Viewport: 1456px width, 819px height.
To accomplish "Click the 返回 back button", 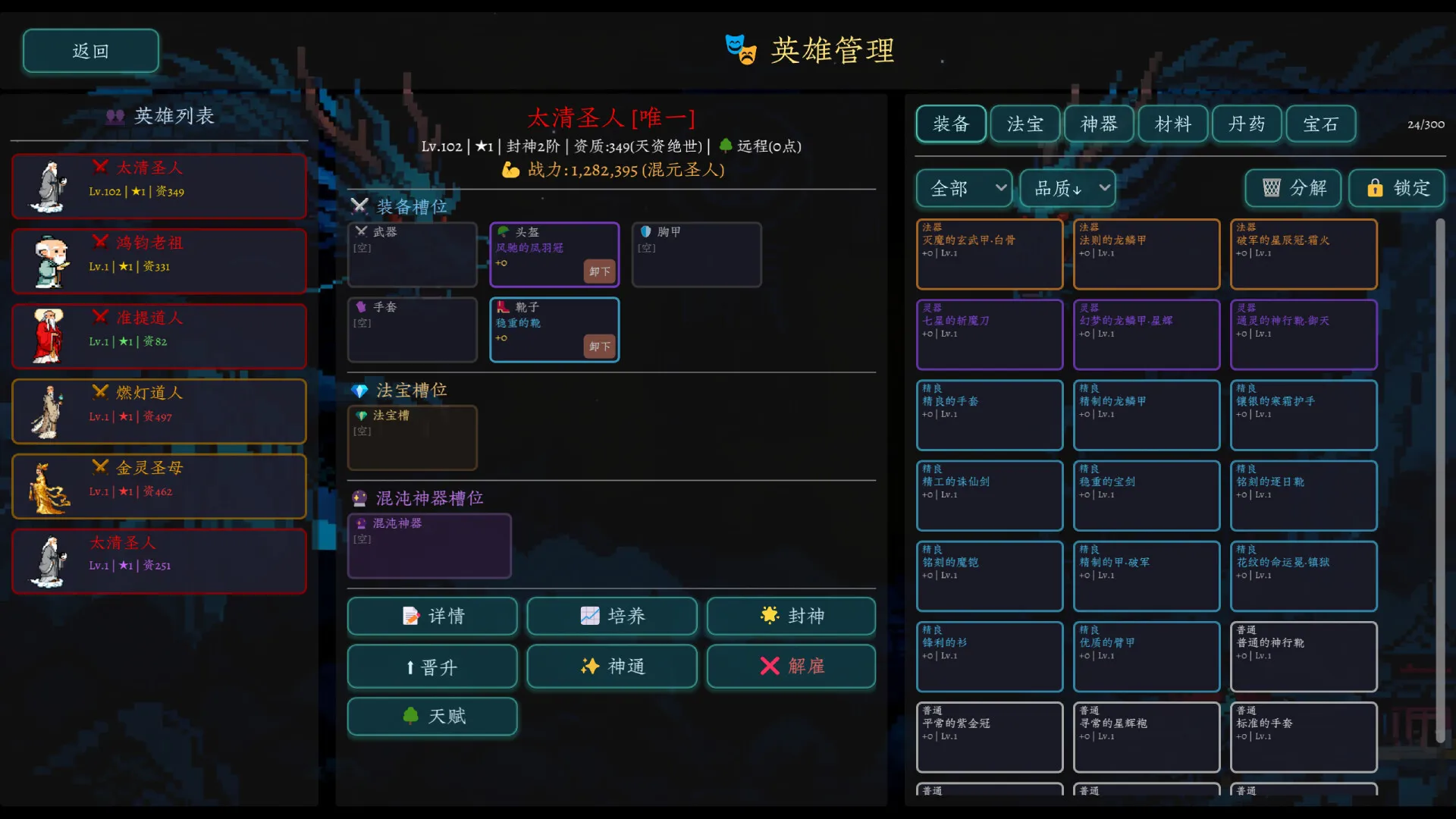I will click(90, 50).
